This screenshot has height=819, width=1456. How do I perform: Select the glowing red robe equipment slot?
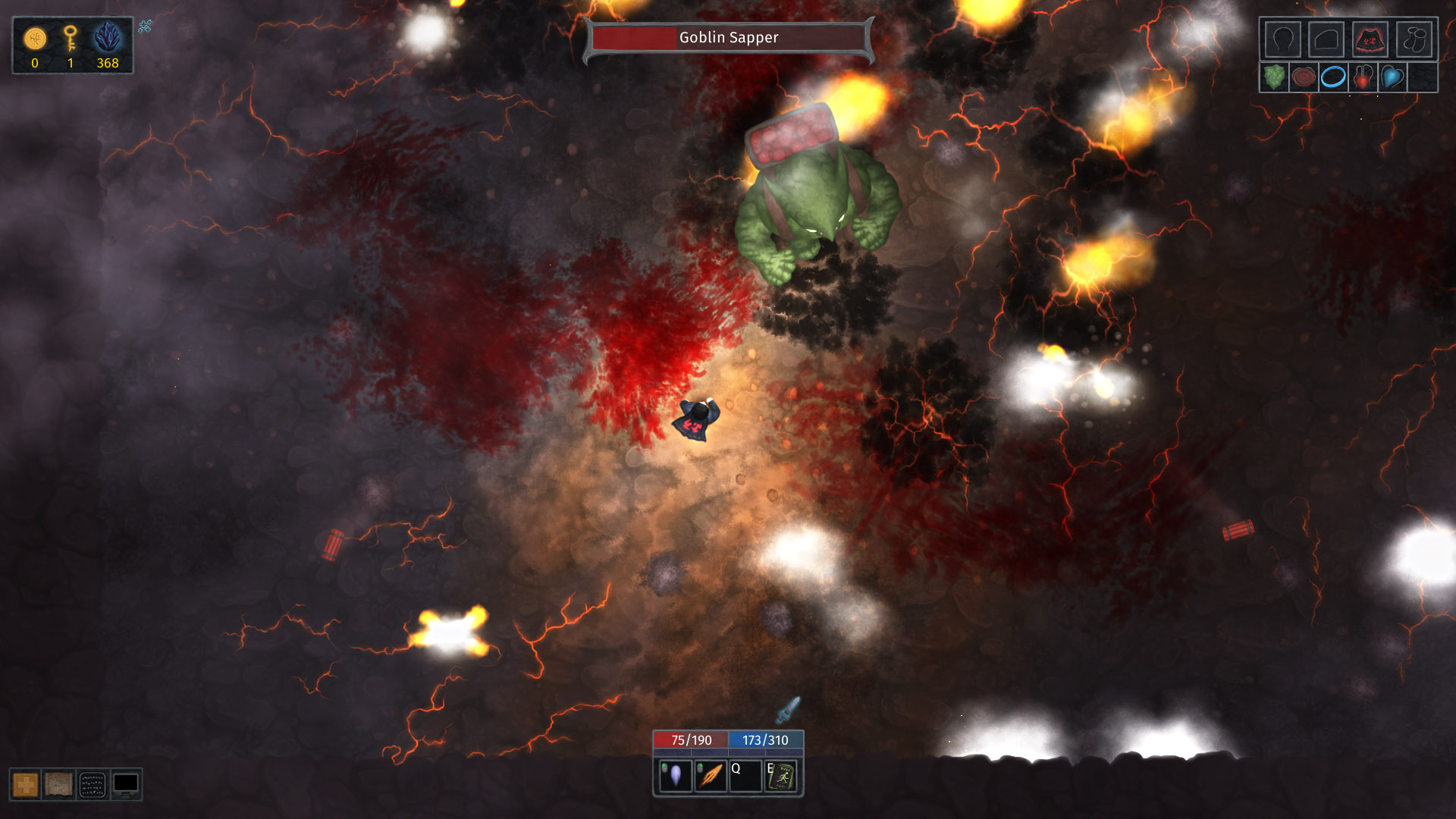click(1371, 40)
